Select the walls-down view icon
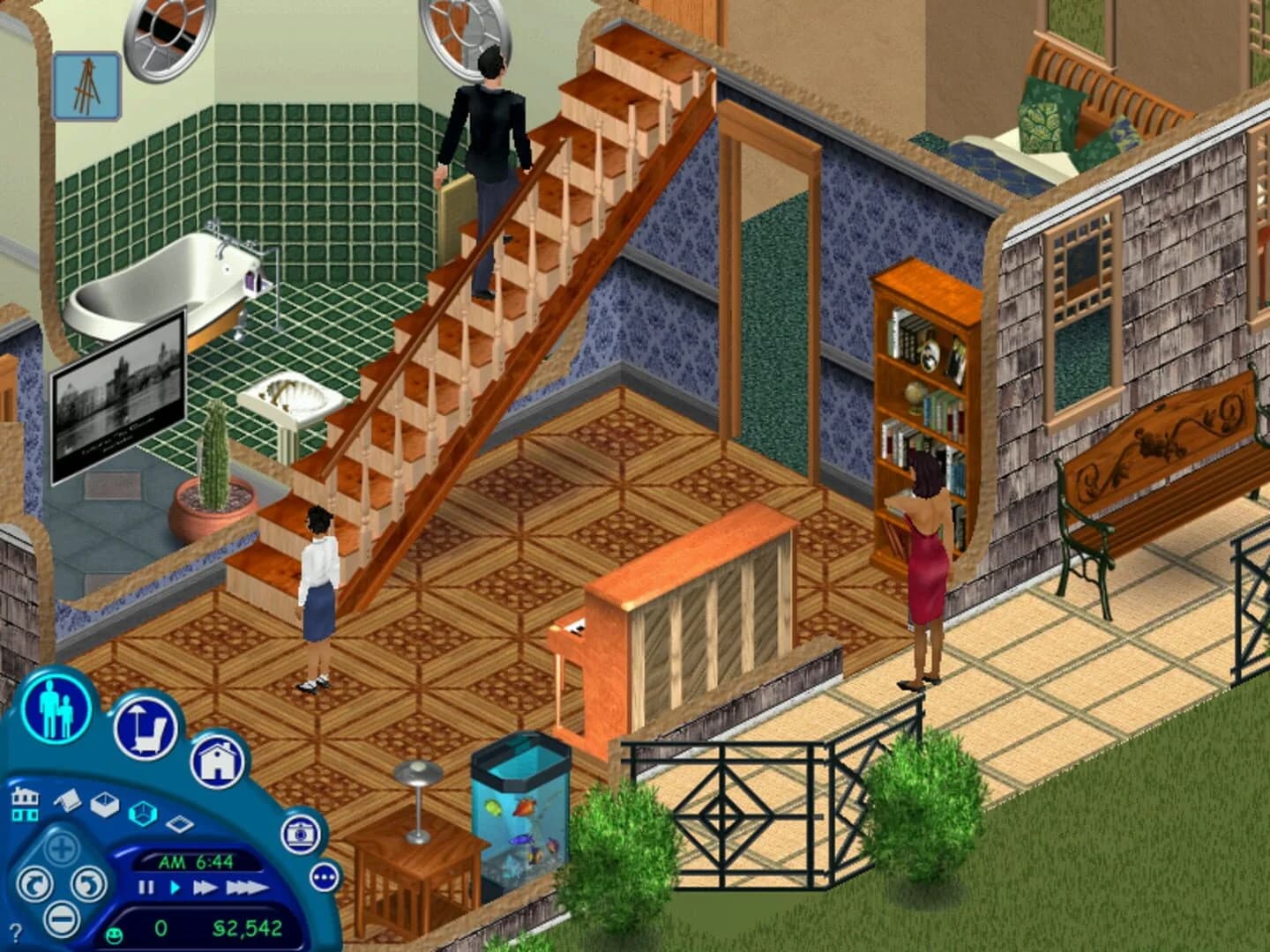The width and height of the screenshot is (1270, 952). [104, 806]
